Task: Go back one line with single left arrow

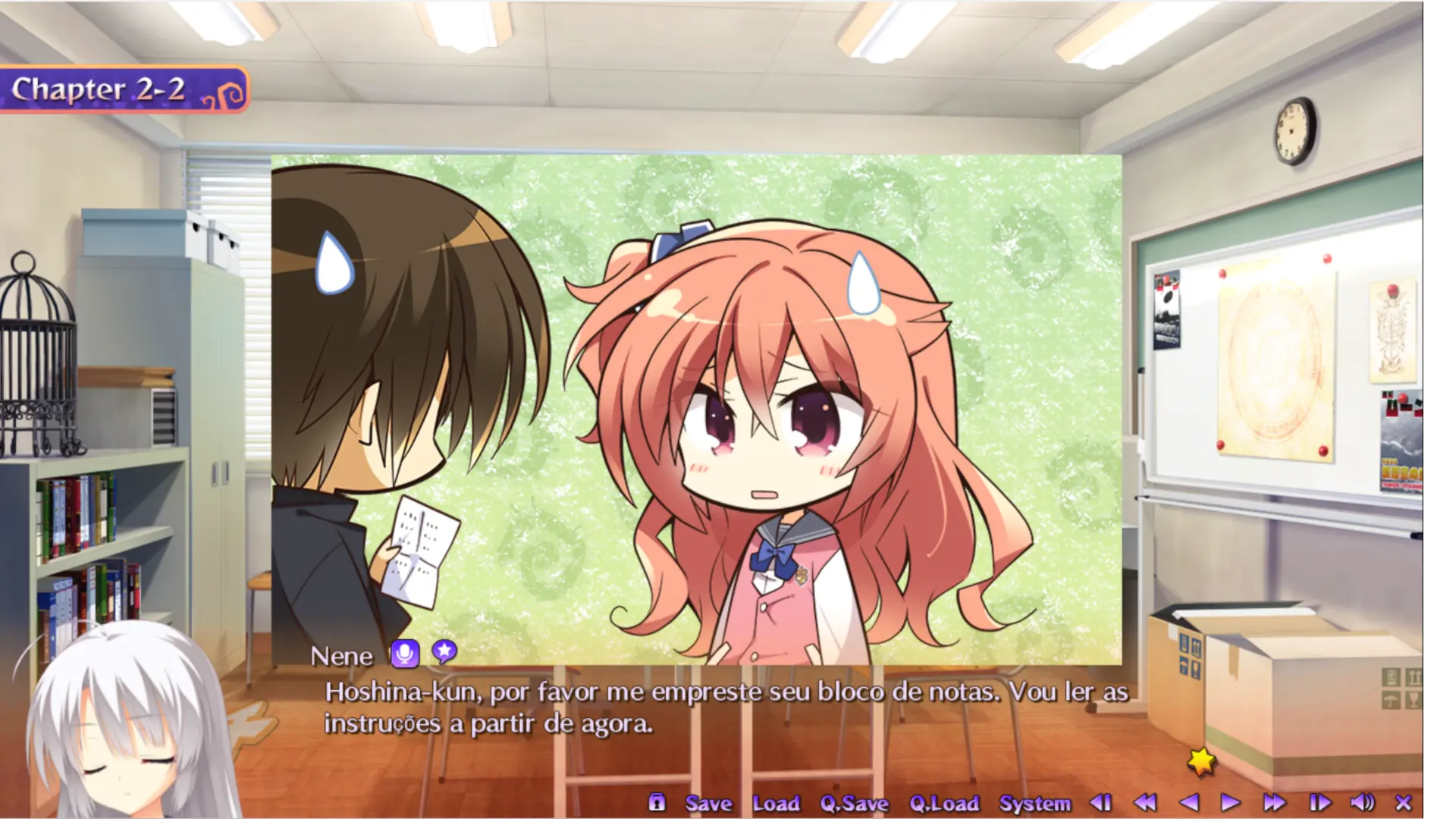Action: click(x=1189, y=802)
